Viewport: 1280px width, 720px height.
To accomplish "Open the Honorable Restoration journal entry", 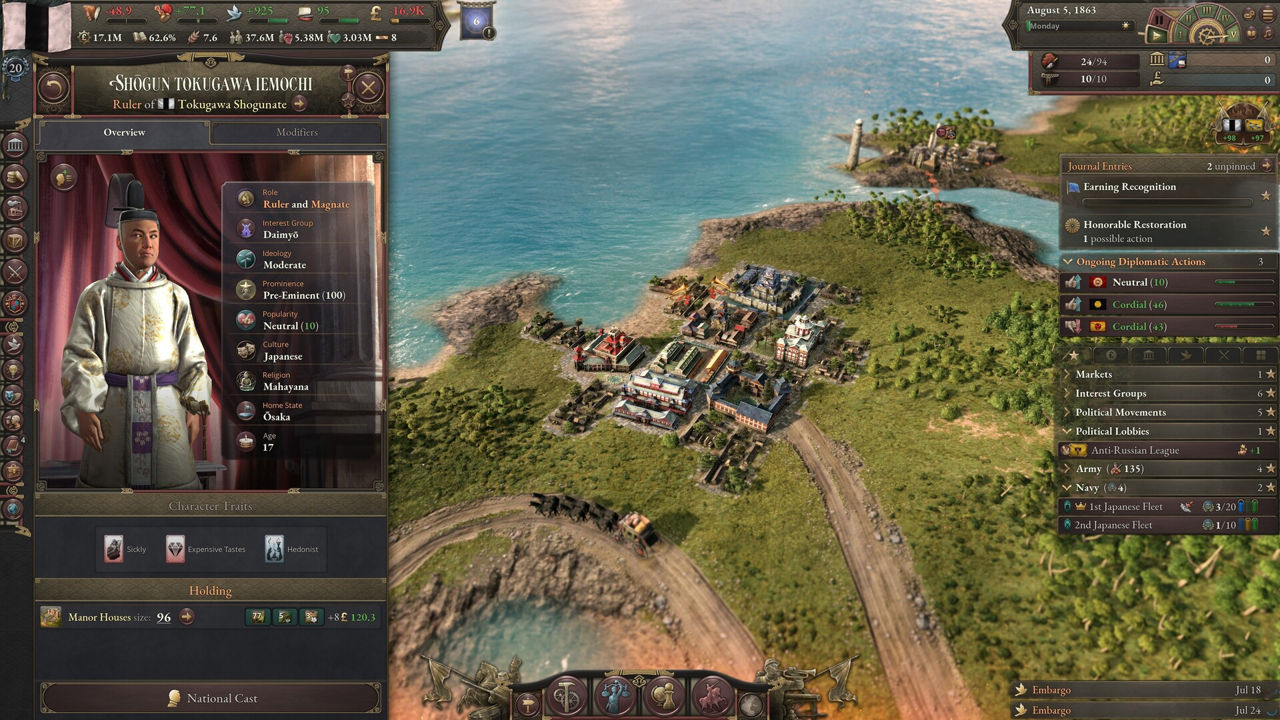I will (1134, 225).
